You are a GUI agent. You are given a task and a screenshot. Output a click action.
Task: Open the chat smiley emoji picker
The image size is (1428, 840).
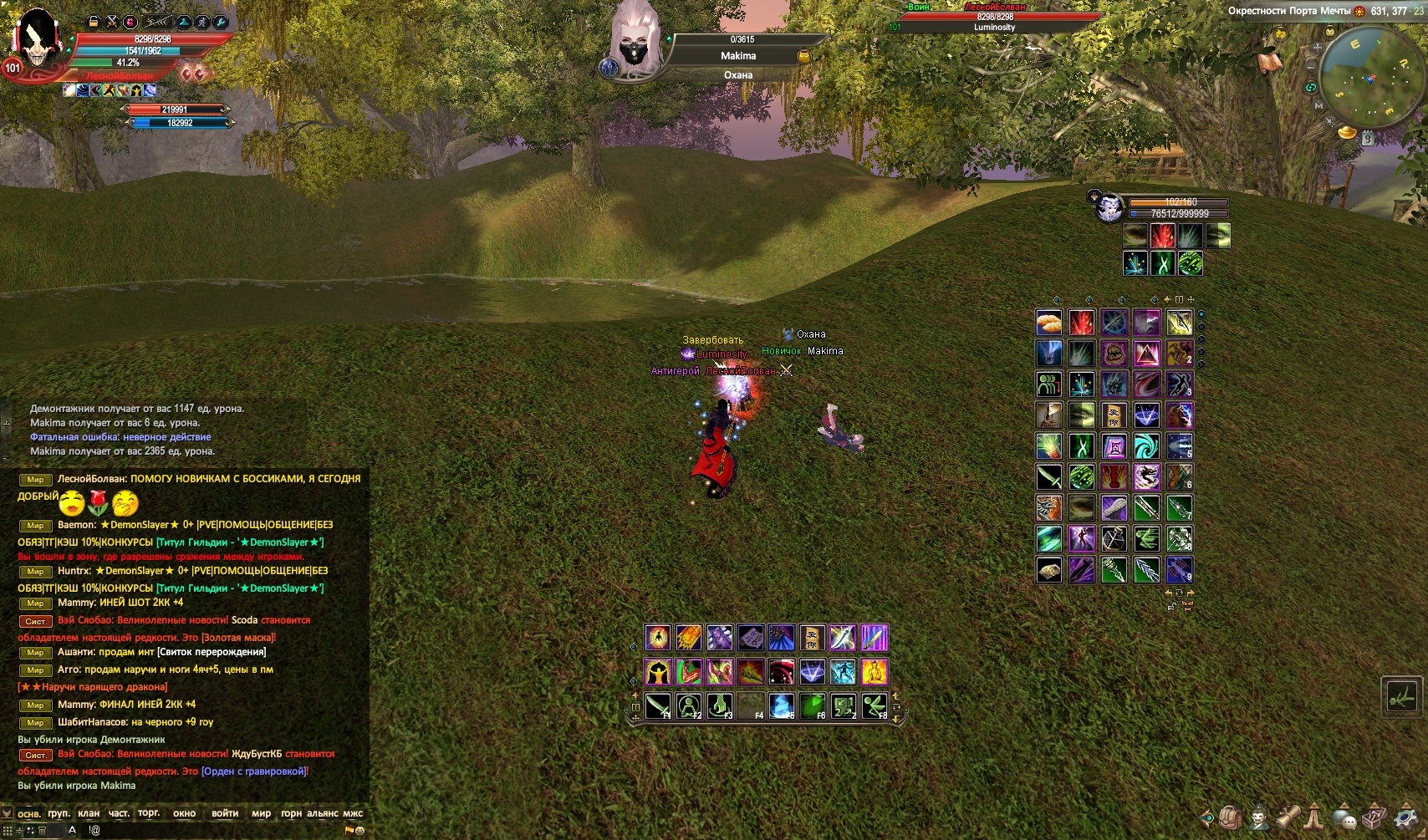(360, 830)
